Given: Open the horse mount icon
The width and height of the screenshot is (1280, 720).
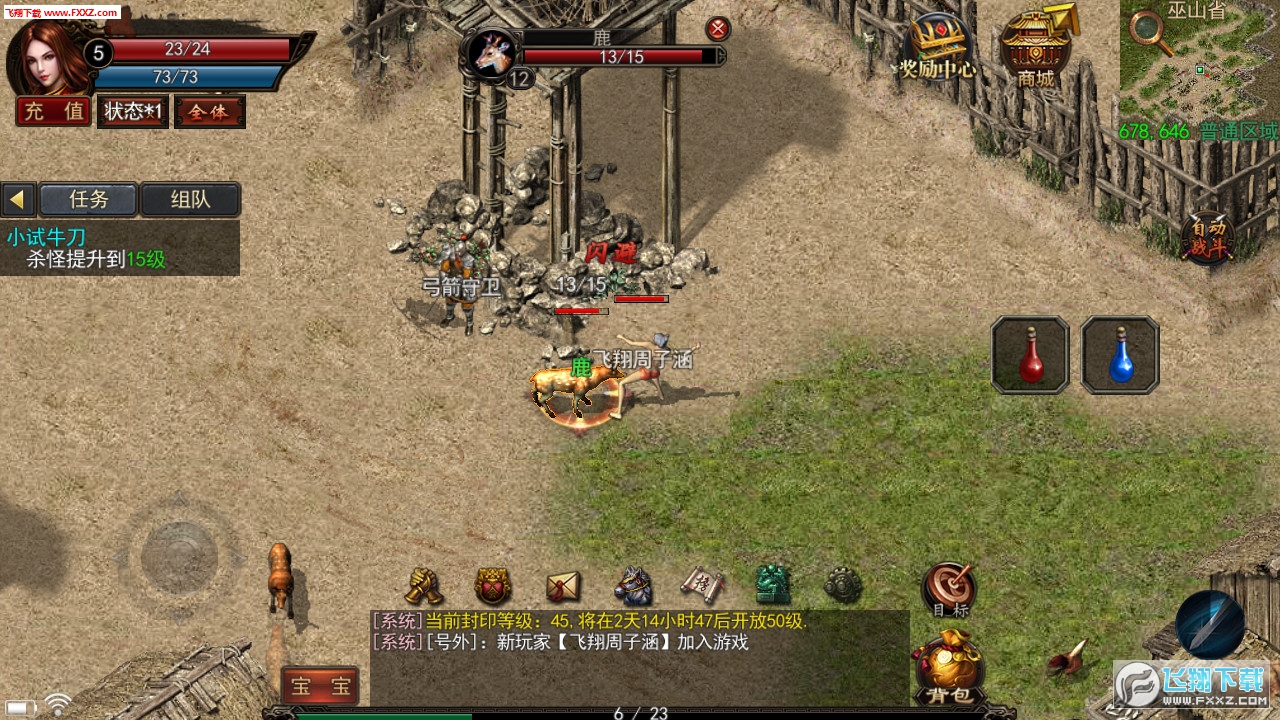Looking at the screenshot, I should click(x=633, y=586).
